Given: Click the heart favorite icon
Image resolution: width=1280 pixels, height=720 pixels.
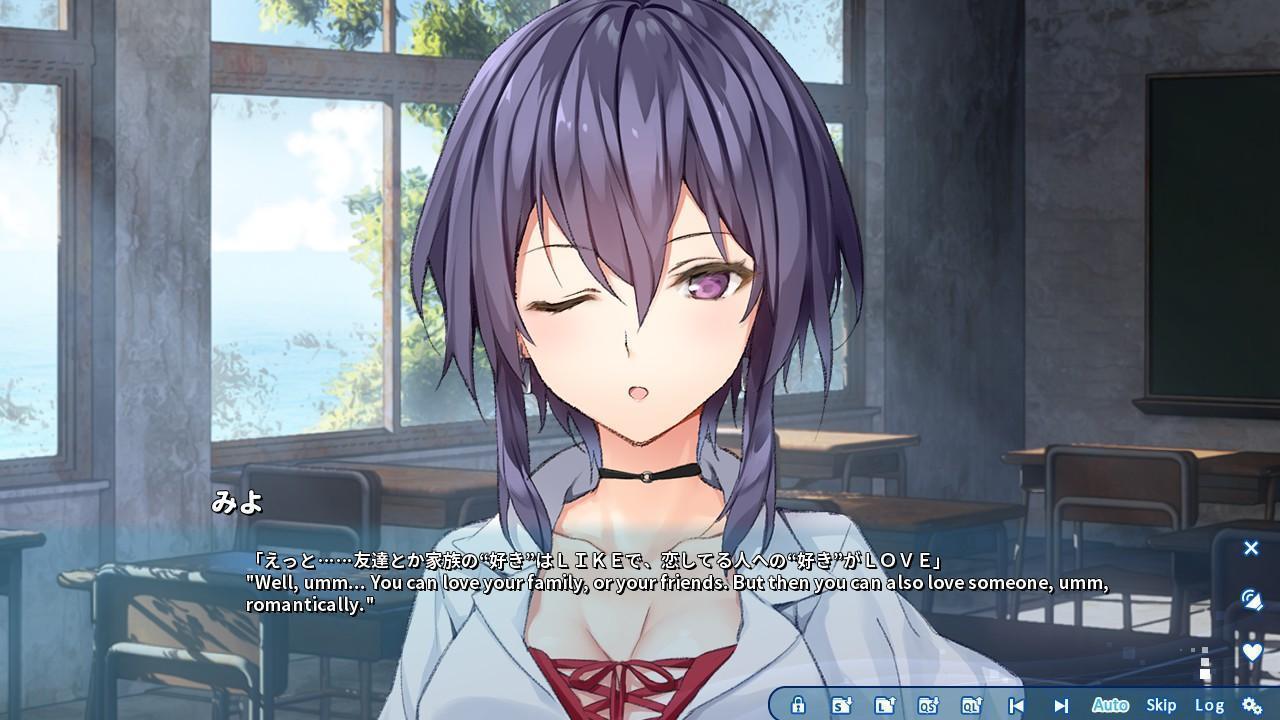Looking at the screenshot, I should 1251,652.
